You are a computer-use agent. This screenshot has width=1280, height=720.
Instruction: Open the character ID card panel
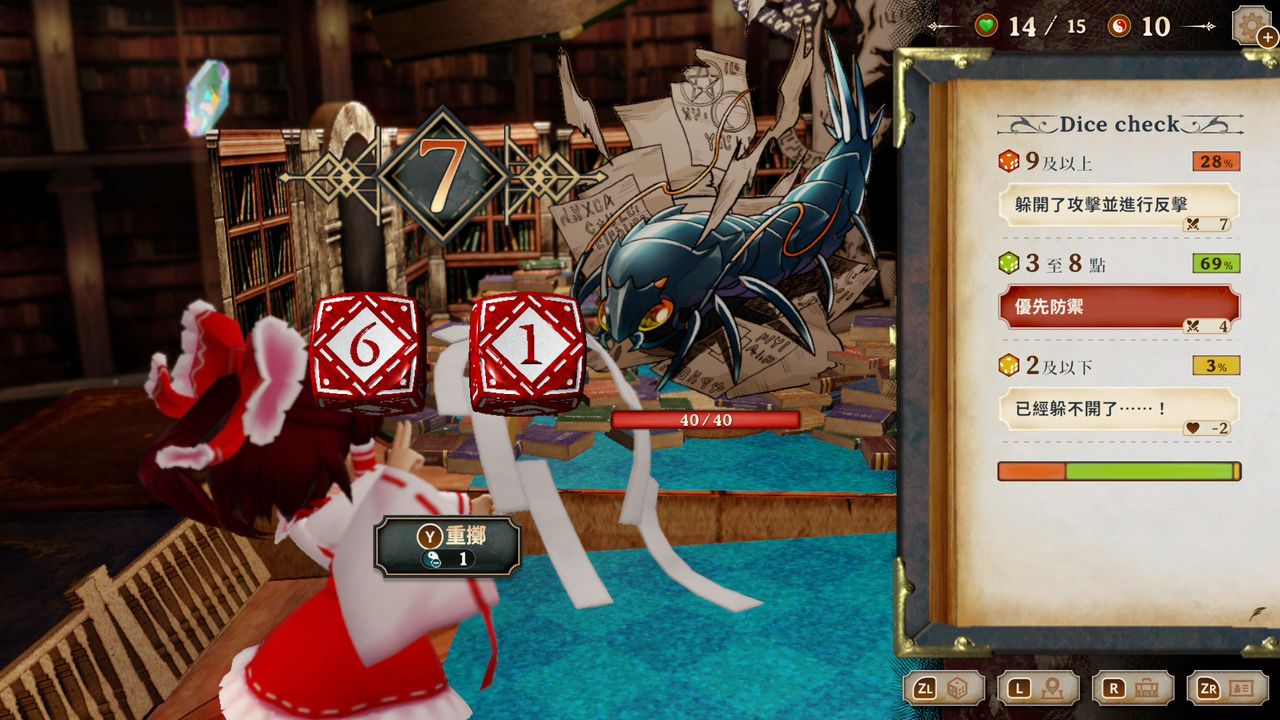click(x=1227, y=689)
